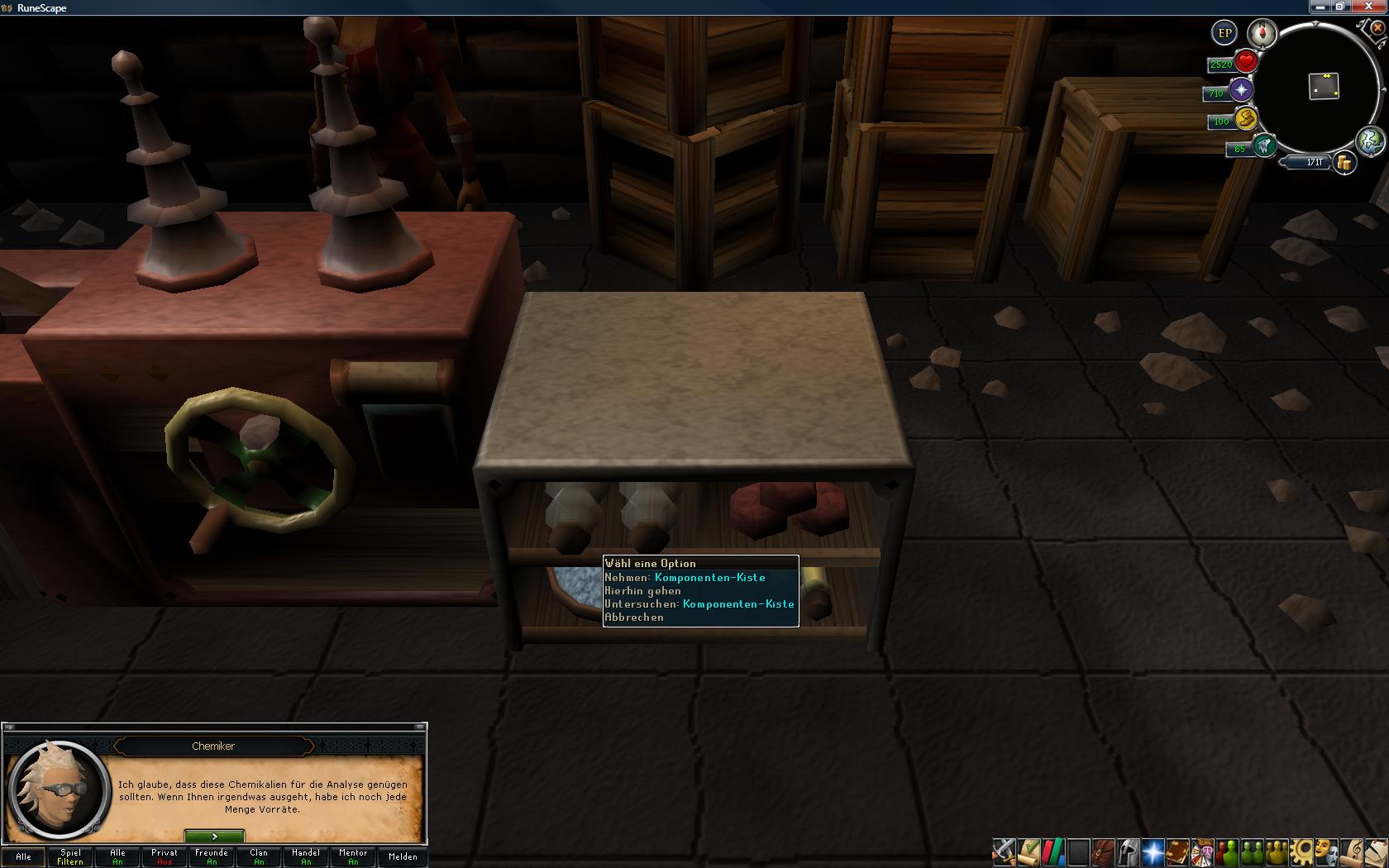Screen dimensions: 1389x868
Task: Open the world map globe icon
Action: click(1370, 141)
